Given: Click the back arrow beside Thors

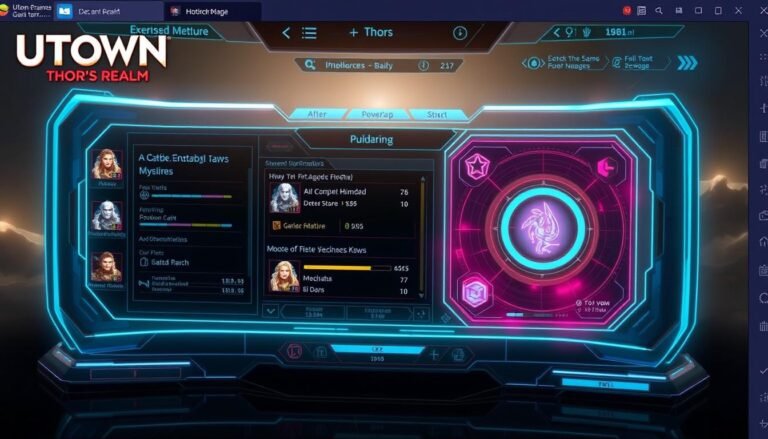Looking at the screenshot, I should [x=286, y=32].
